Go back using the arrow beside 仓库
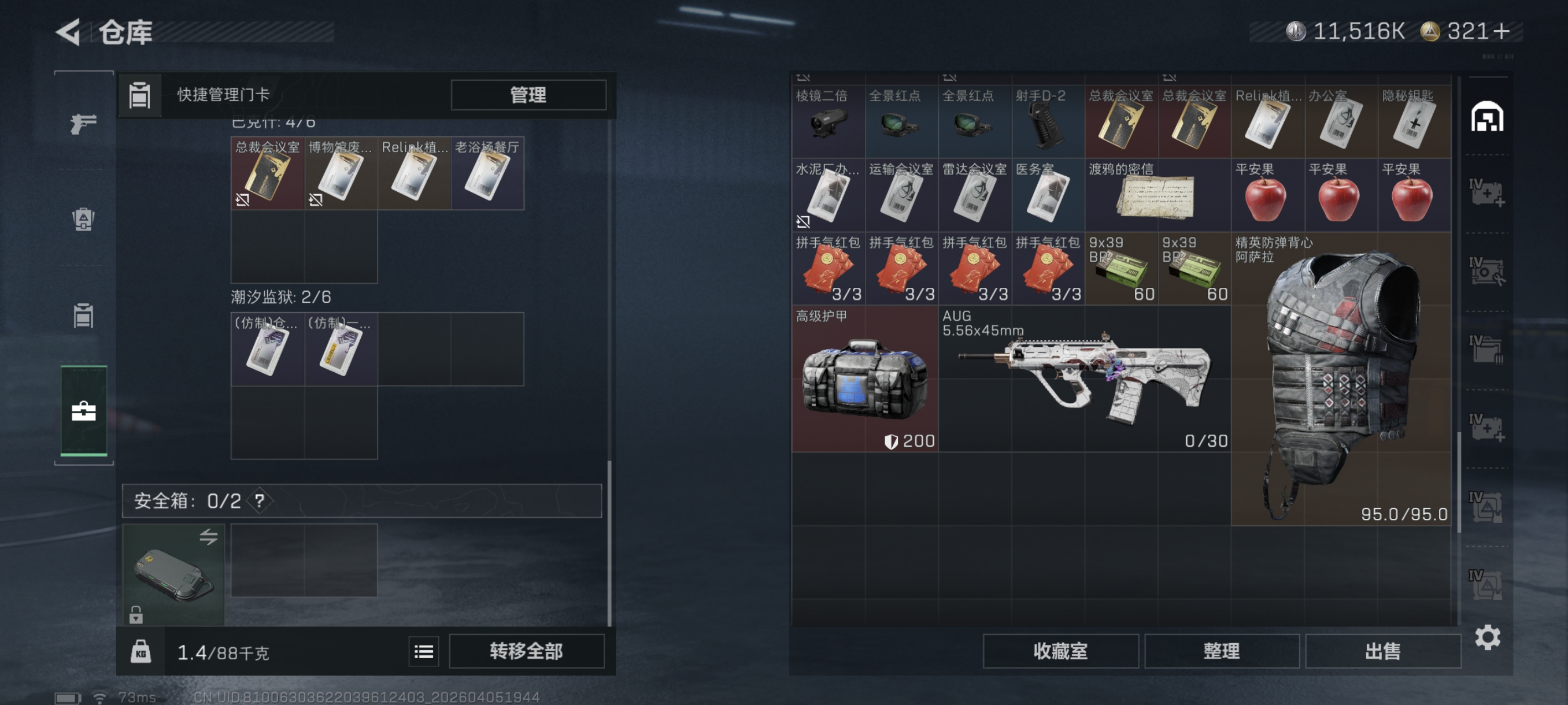The image size is (1568, 705). tap(69, 32)
